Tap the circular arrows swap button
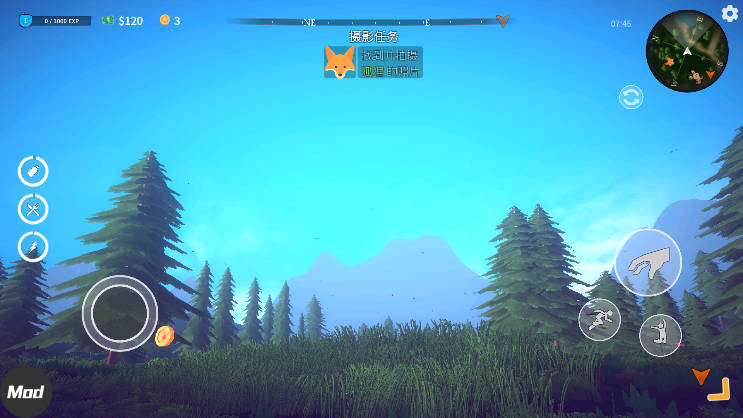This screenshot has width=743, height=418. (x=631, y=97)
